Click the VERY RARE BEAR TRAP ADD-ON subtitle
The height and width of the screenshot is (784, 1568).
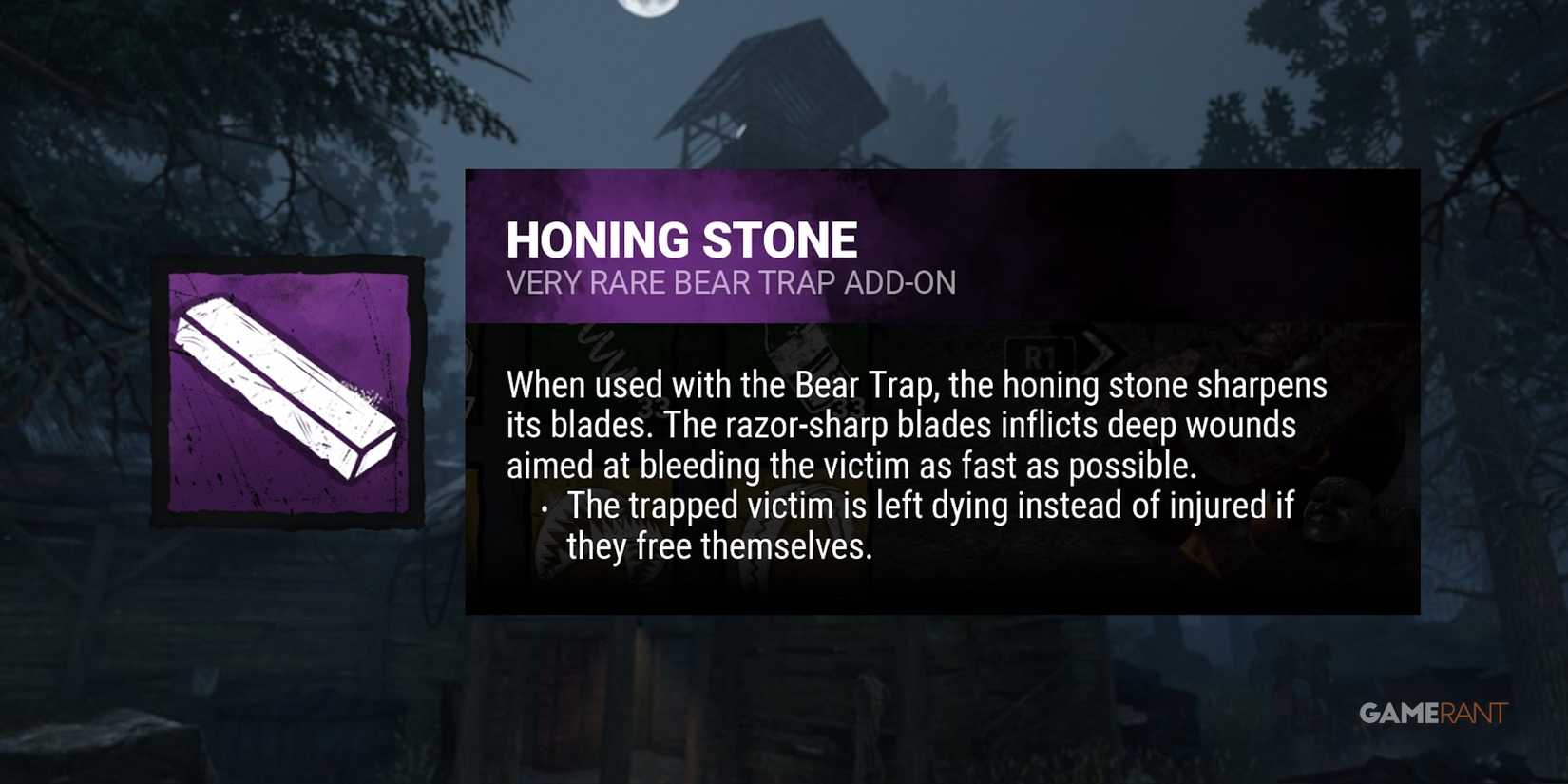732,282
